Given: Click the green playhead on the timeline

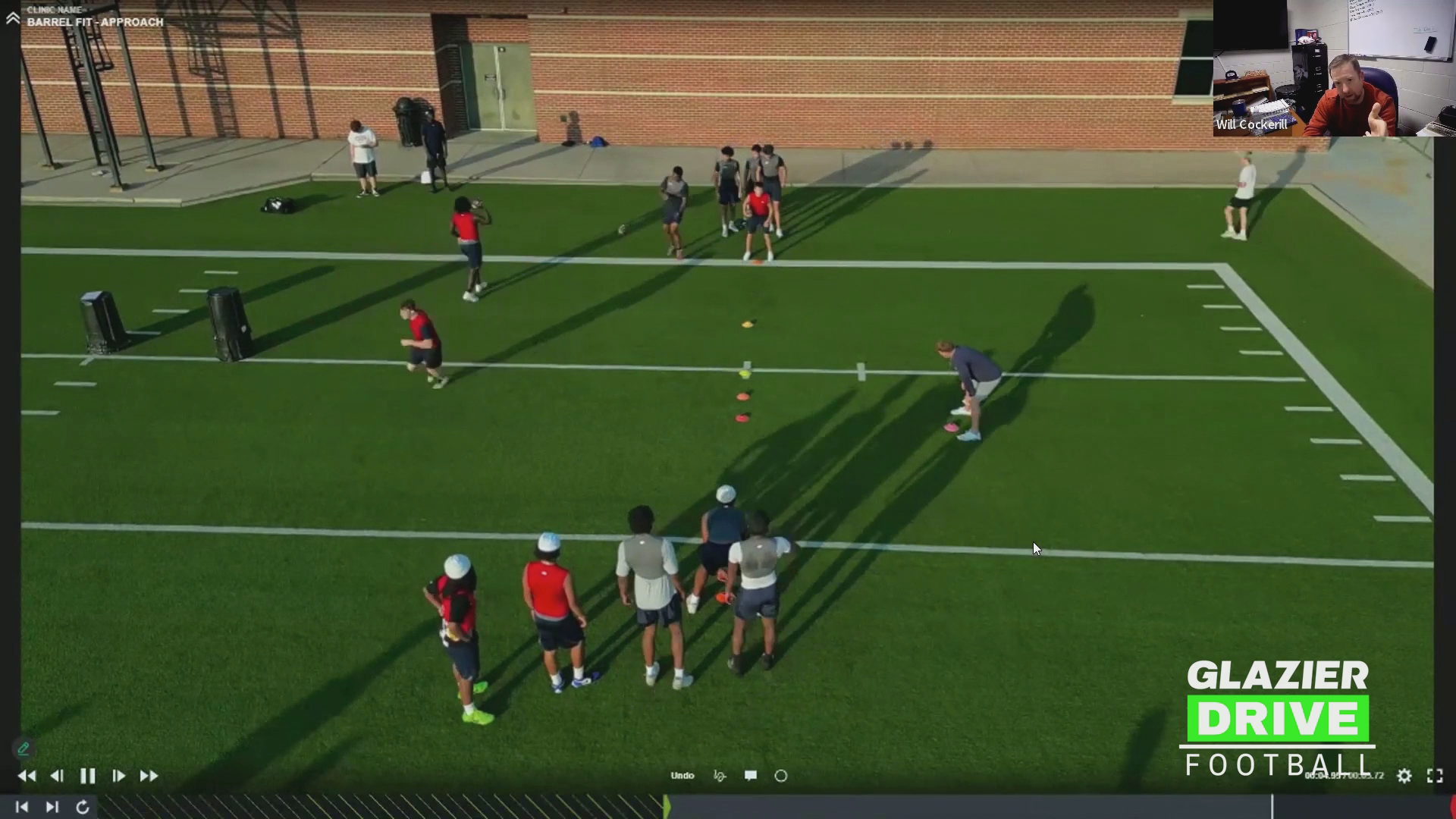Looking at the screenshot, I should click(x=667, y=806).
